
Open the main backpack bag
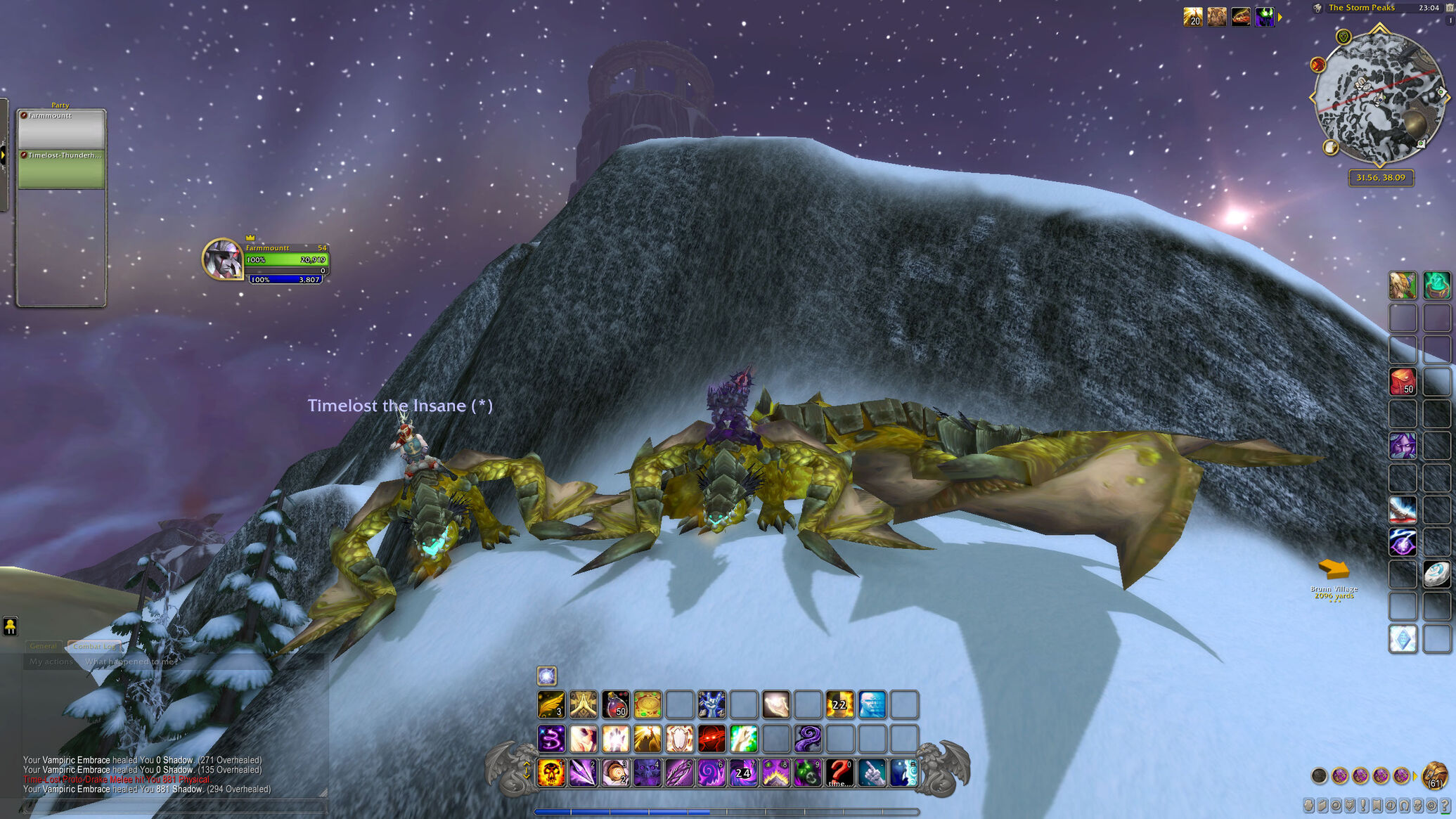pos(1435,775)
